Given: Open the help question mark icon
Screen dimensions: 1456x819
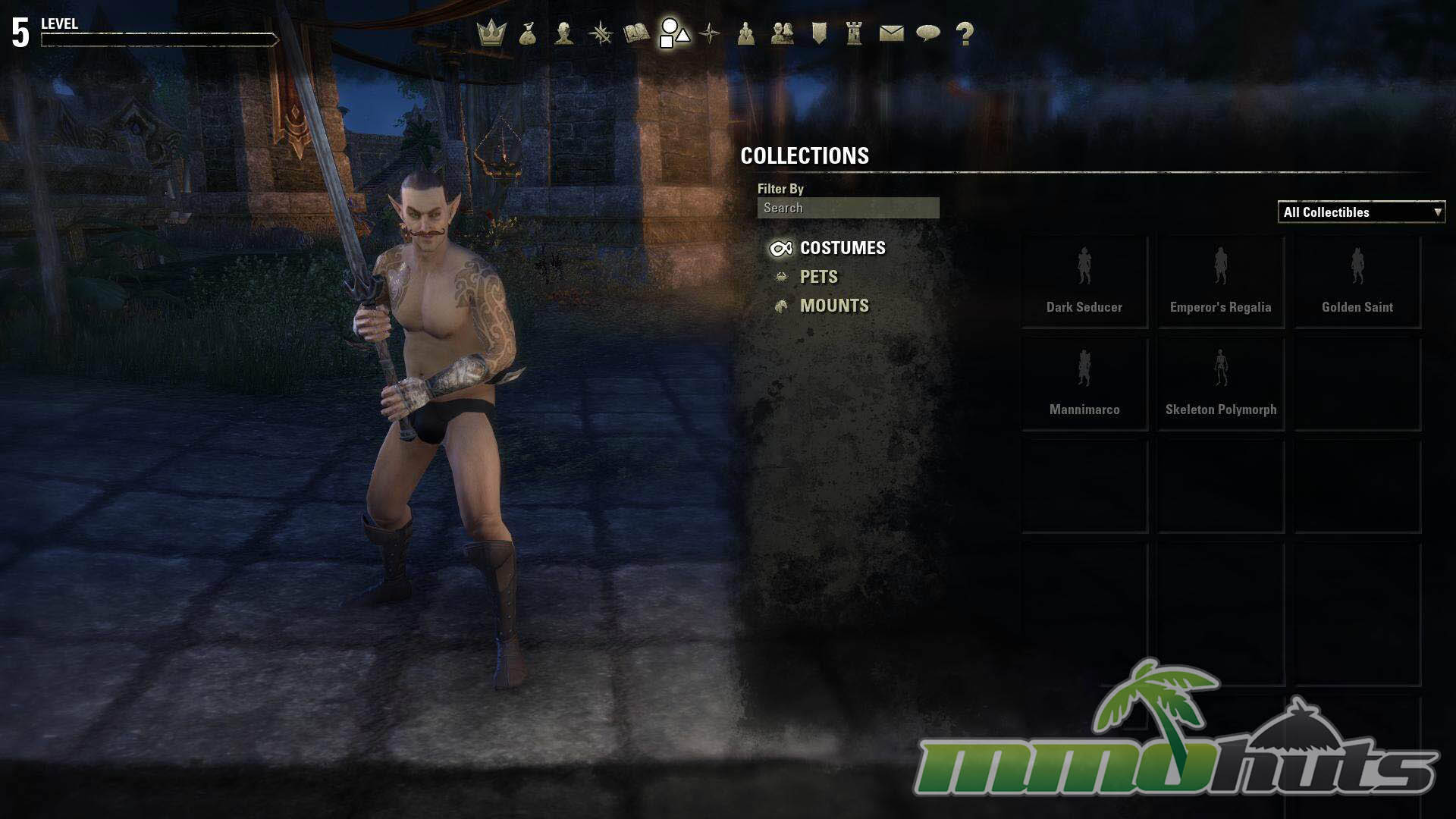Looking at the screenshot, I should [x=965, y=33].
